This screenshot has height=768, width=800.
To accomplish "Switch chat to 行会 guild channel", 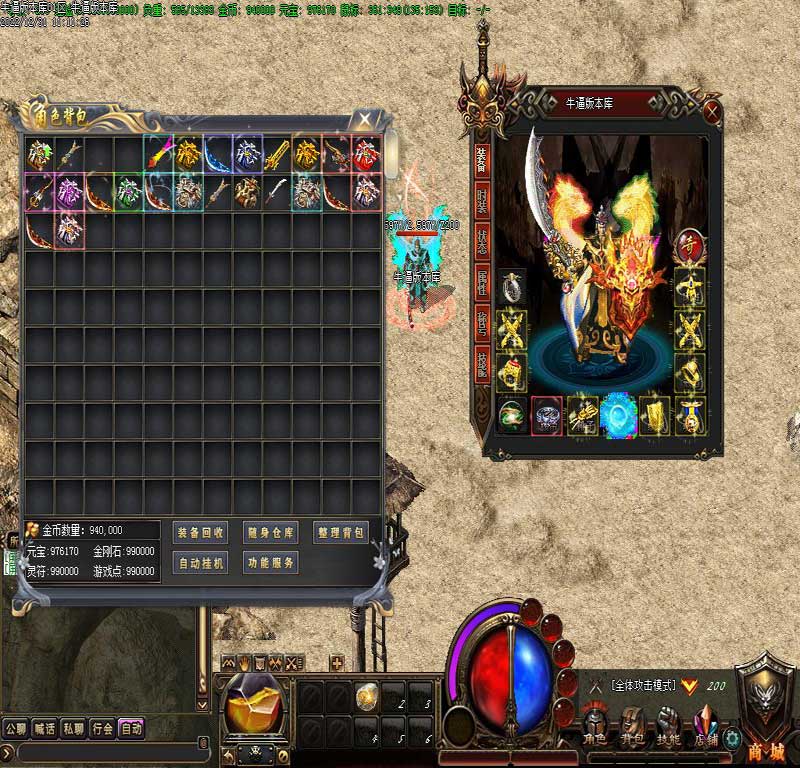I will (x=102, y=729).
